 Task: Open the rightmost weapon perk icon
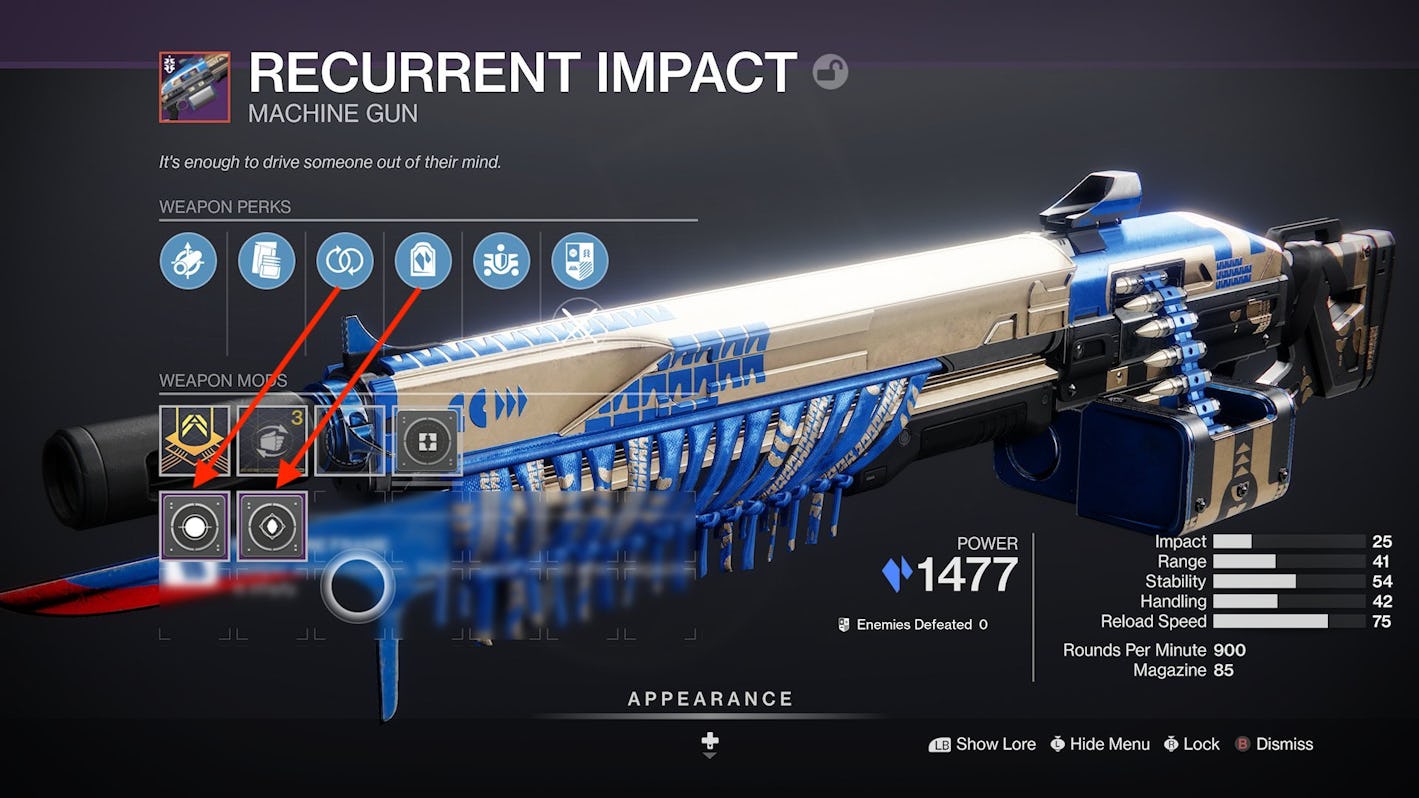(578, 260)
